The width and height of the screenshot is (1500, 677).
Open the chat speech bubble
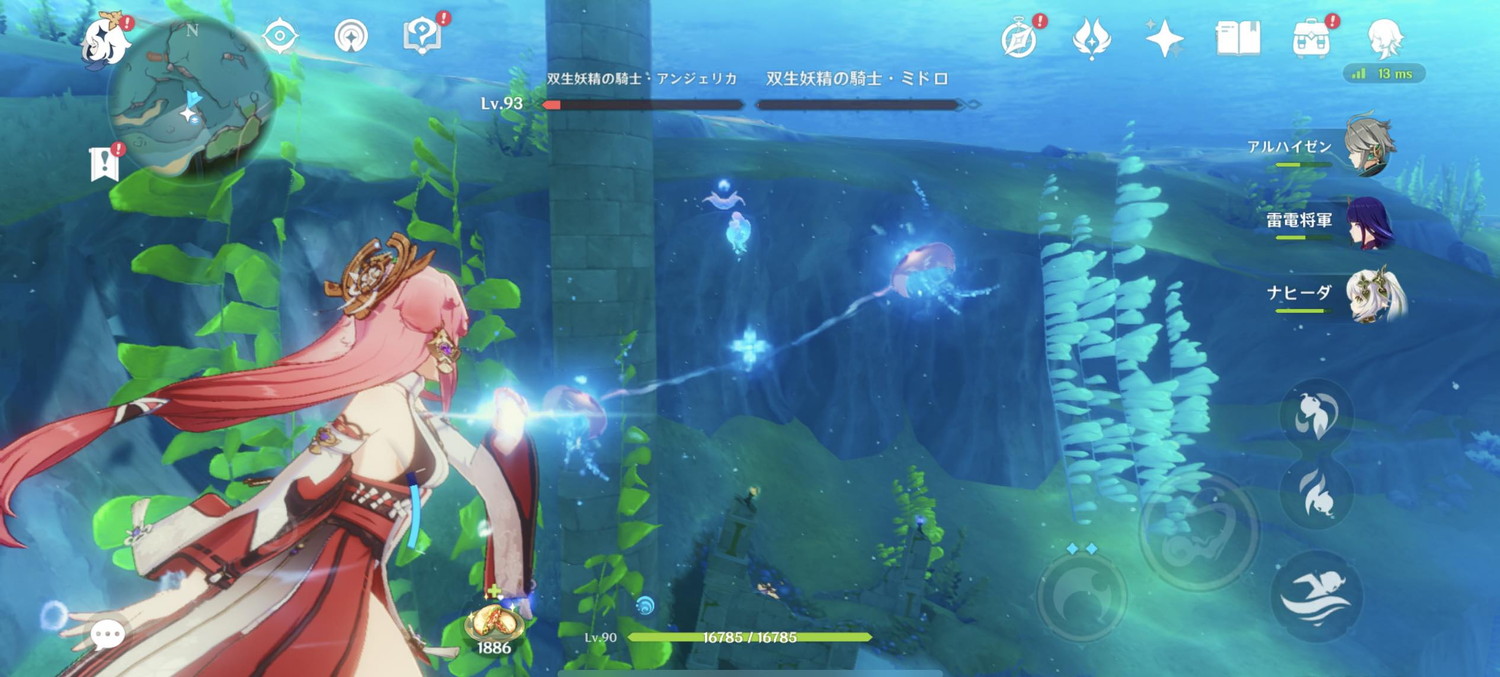tap(107, 632)
